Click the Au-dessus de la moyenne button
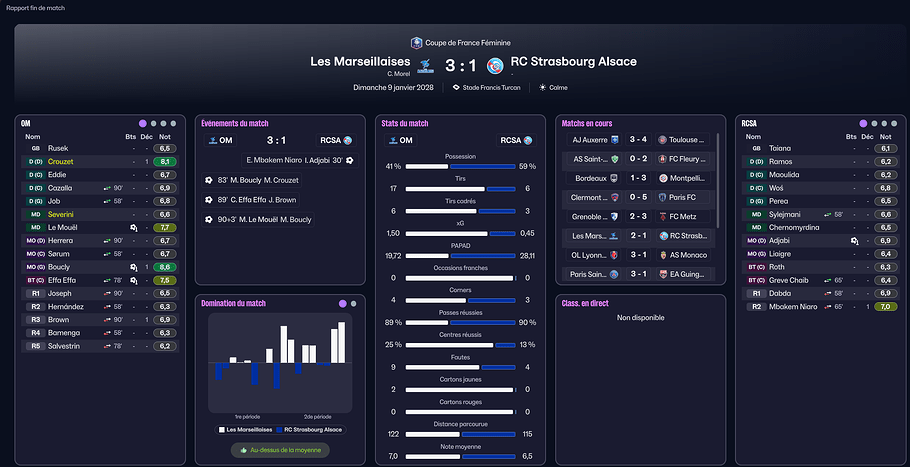The image size is (910, 467). click(279, 450)
